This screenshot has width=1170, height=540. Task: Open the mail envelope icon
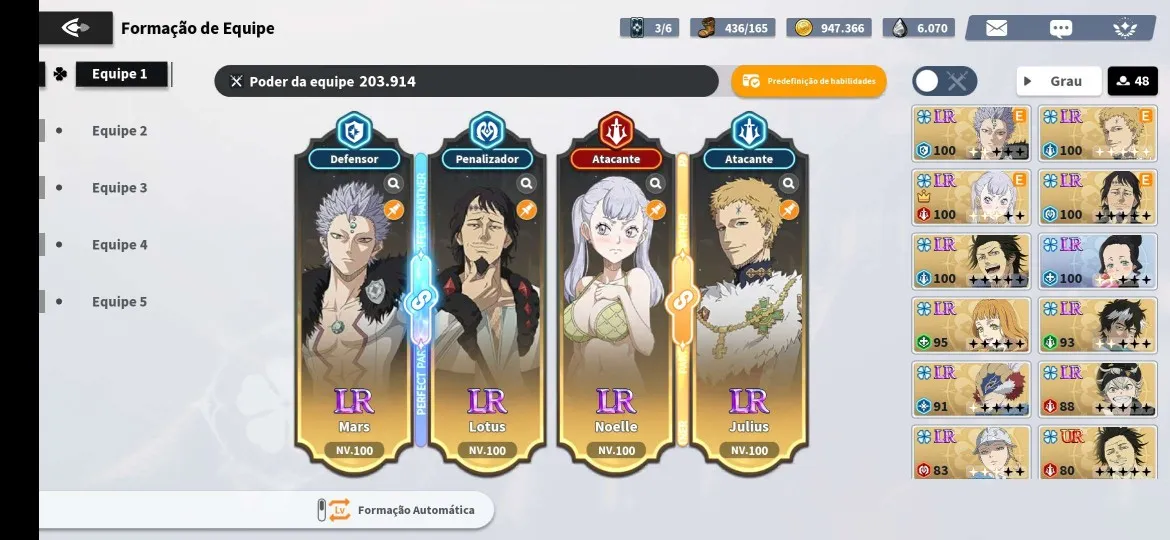996,28
